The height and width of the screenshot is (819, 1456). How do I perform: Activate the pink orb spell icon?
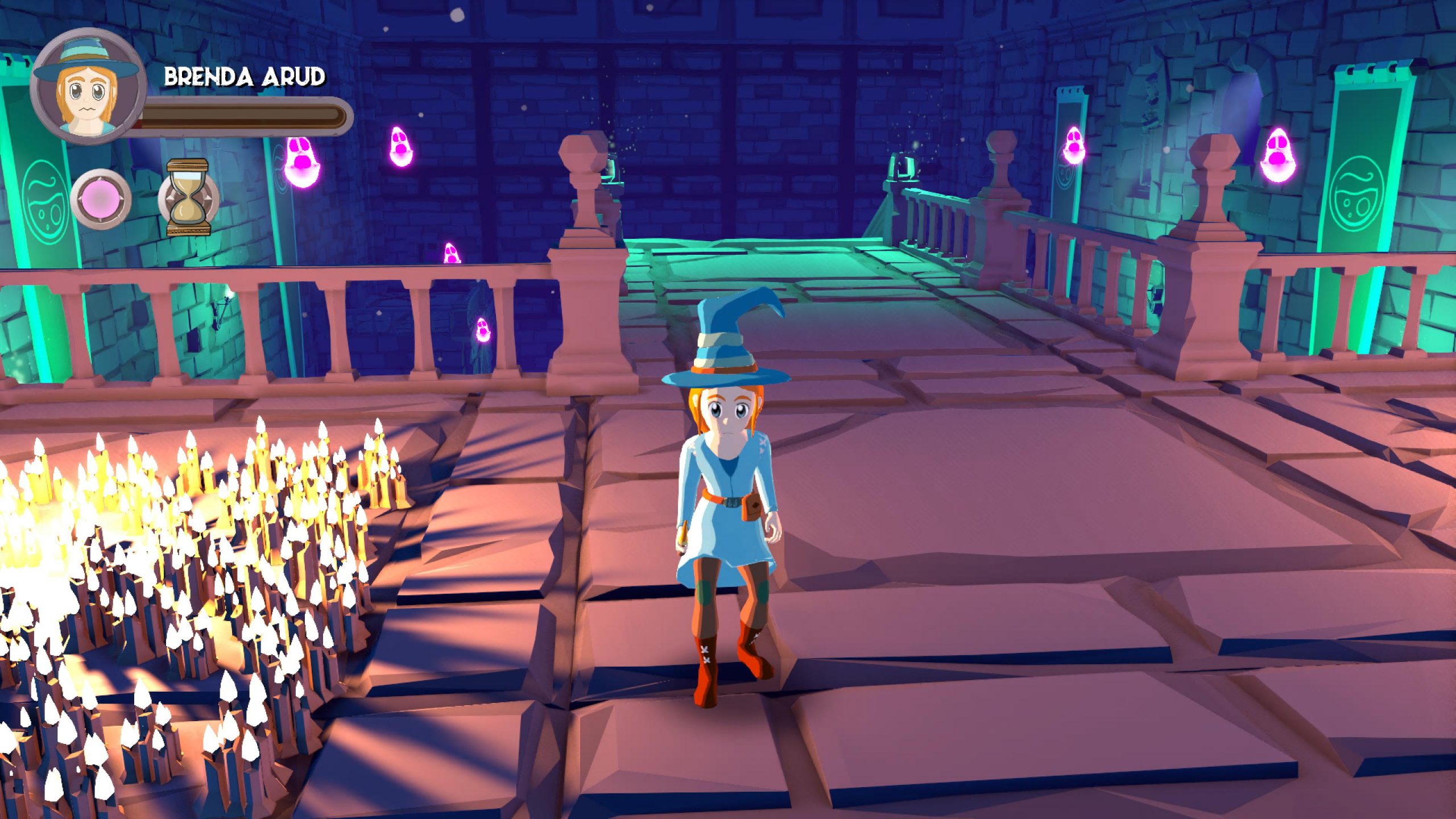[x=101, y=200]
